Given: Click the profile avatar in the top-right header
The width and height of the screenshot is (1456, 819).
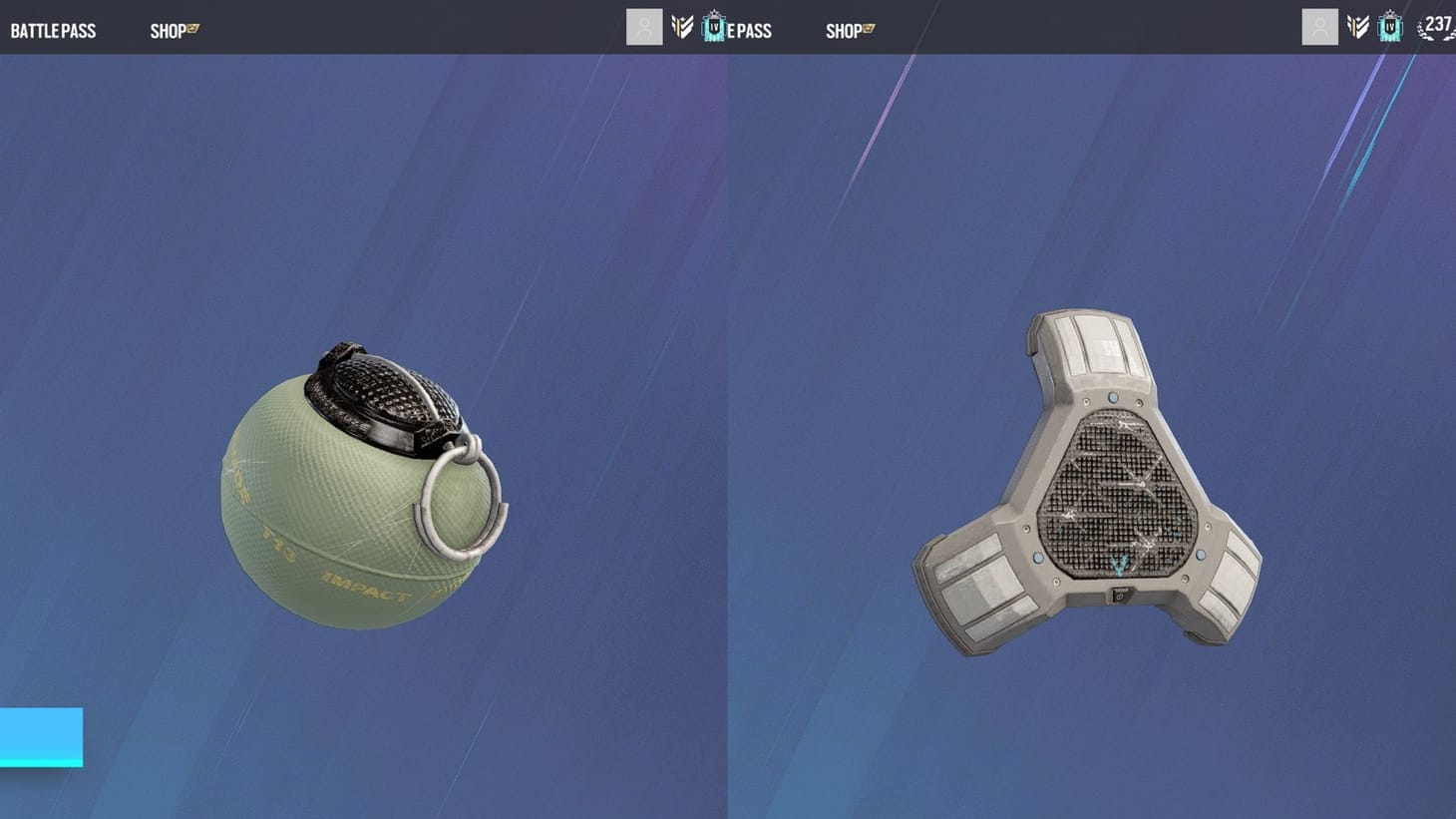Looking at the screenshot, I should (x=1319, y=26).
